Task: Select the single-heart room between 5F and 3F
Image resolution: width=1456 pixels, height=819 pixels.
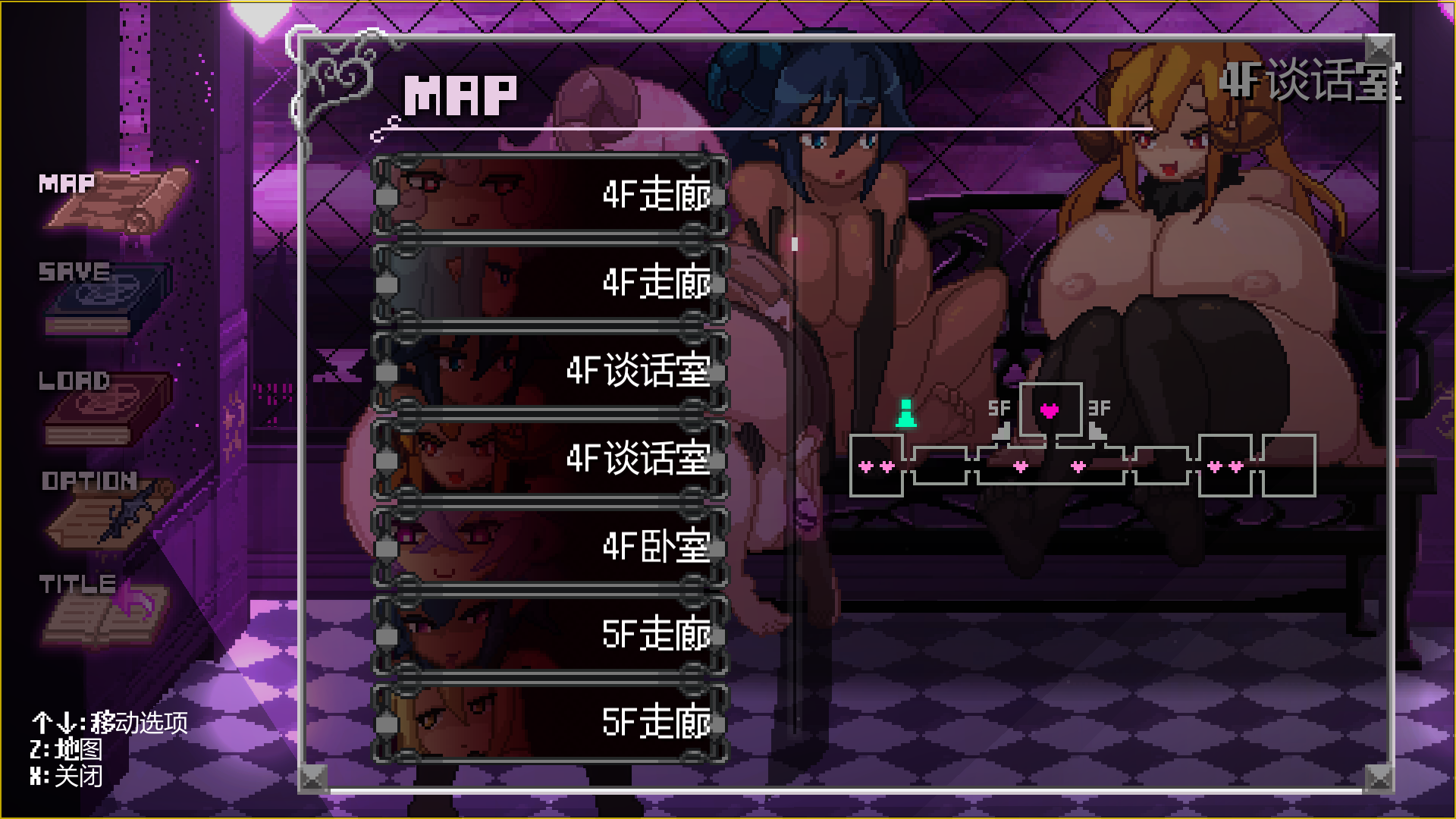Action: pos(1050,410)
